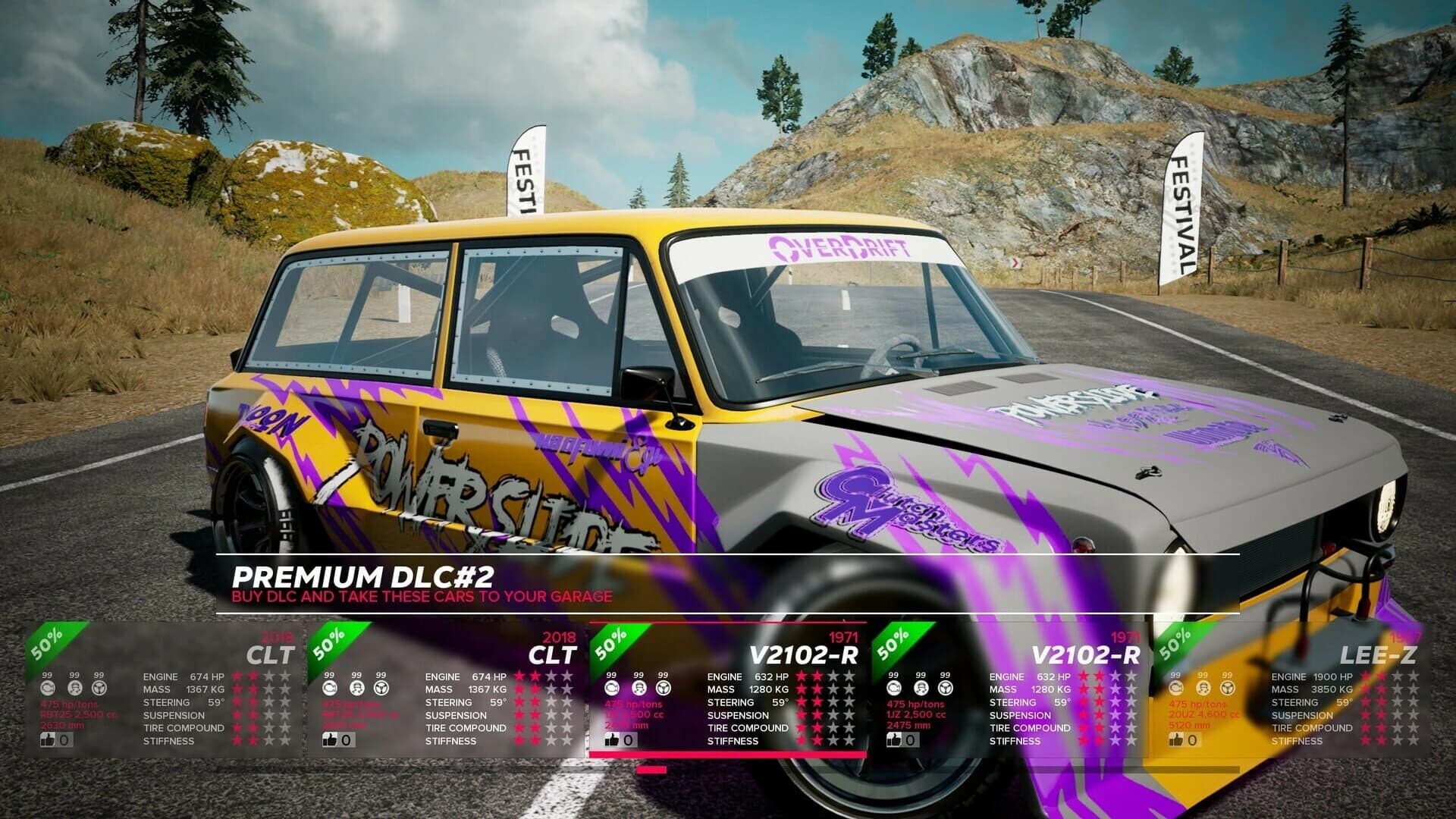Screen dimensions: 1456x819
Task: Click the camera icon on the LEE-Z card
Action: pos(1175,689)
